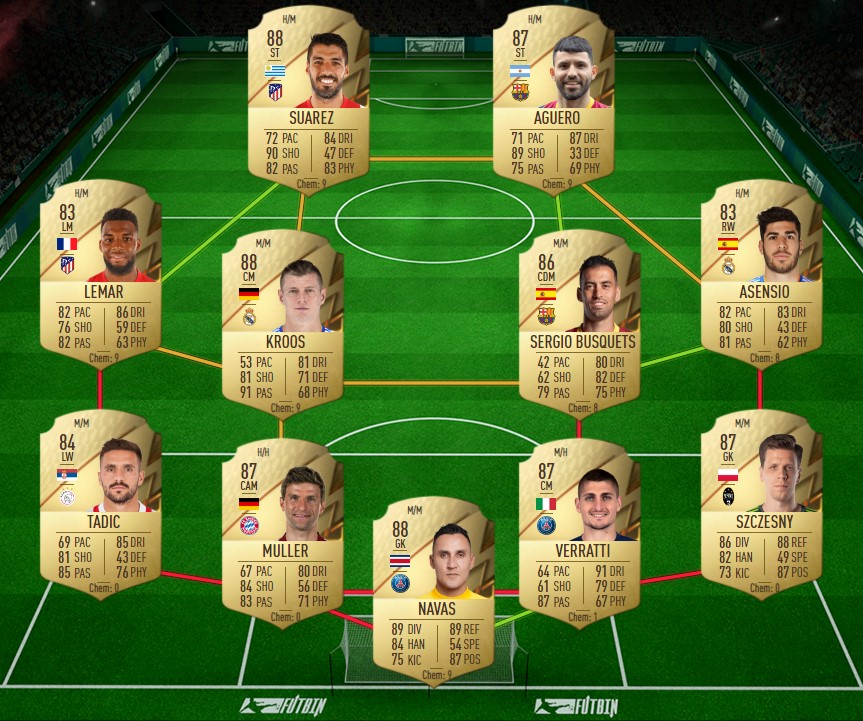This screenshot has width=863, height=721.
Task: Select the Aguero striker card
Action: [553, 98]
